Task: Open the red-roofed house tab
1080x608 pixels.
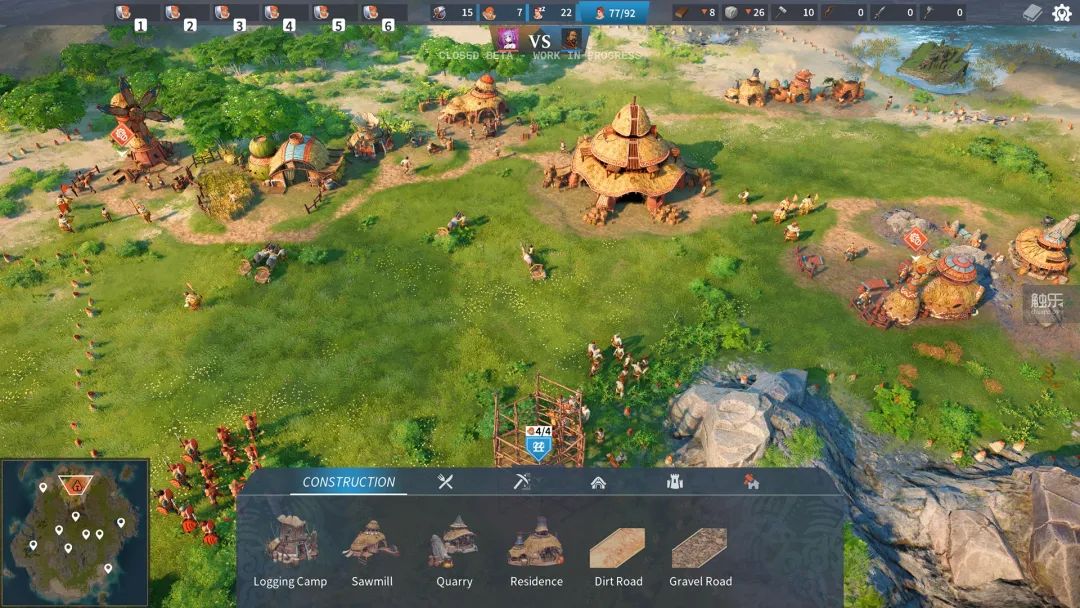Action: pyautogui.click(x=751, y=482)
